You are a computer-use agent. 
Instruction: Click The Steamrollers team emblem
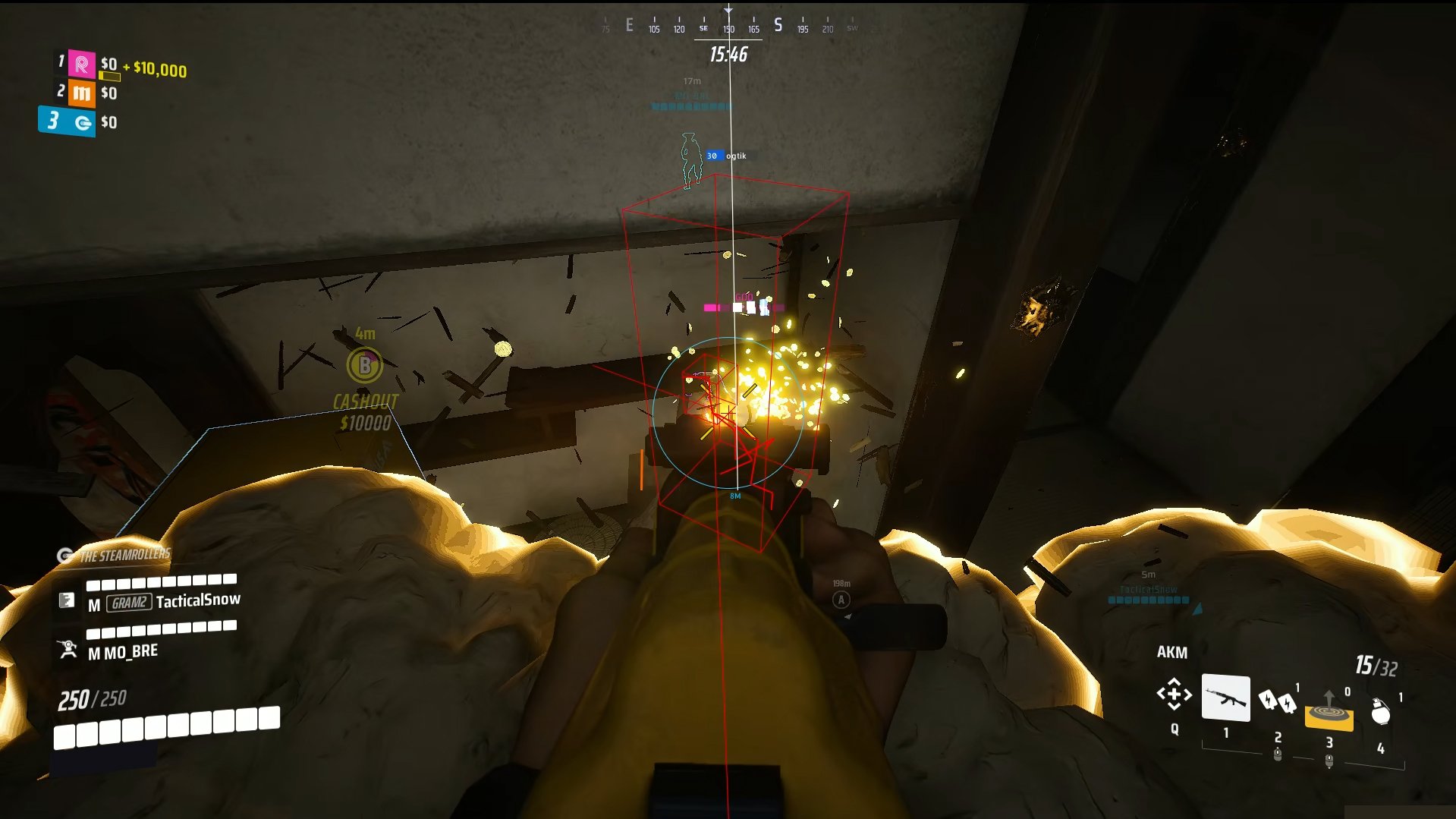point(64,555)
